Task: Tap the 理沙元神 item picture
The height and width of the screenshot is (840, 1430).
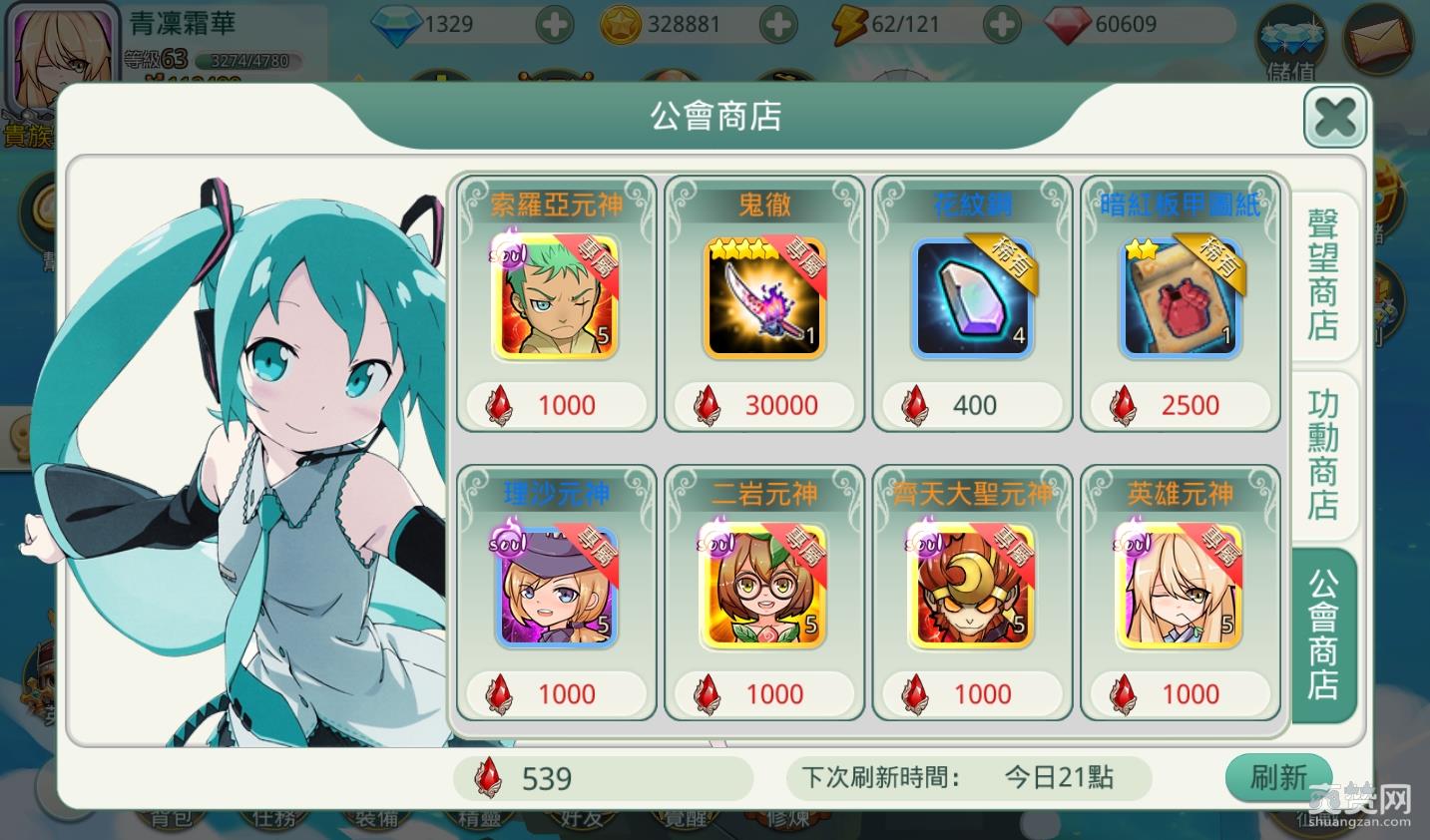Action: pyautogui.click(x=556, y=587)
